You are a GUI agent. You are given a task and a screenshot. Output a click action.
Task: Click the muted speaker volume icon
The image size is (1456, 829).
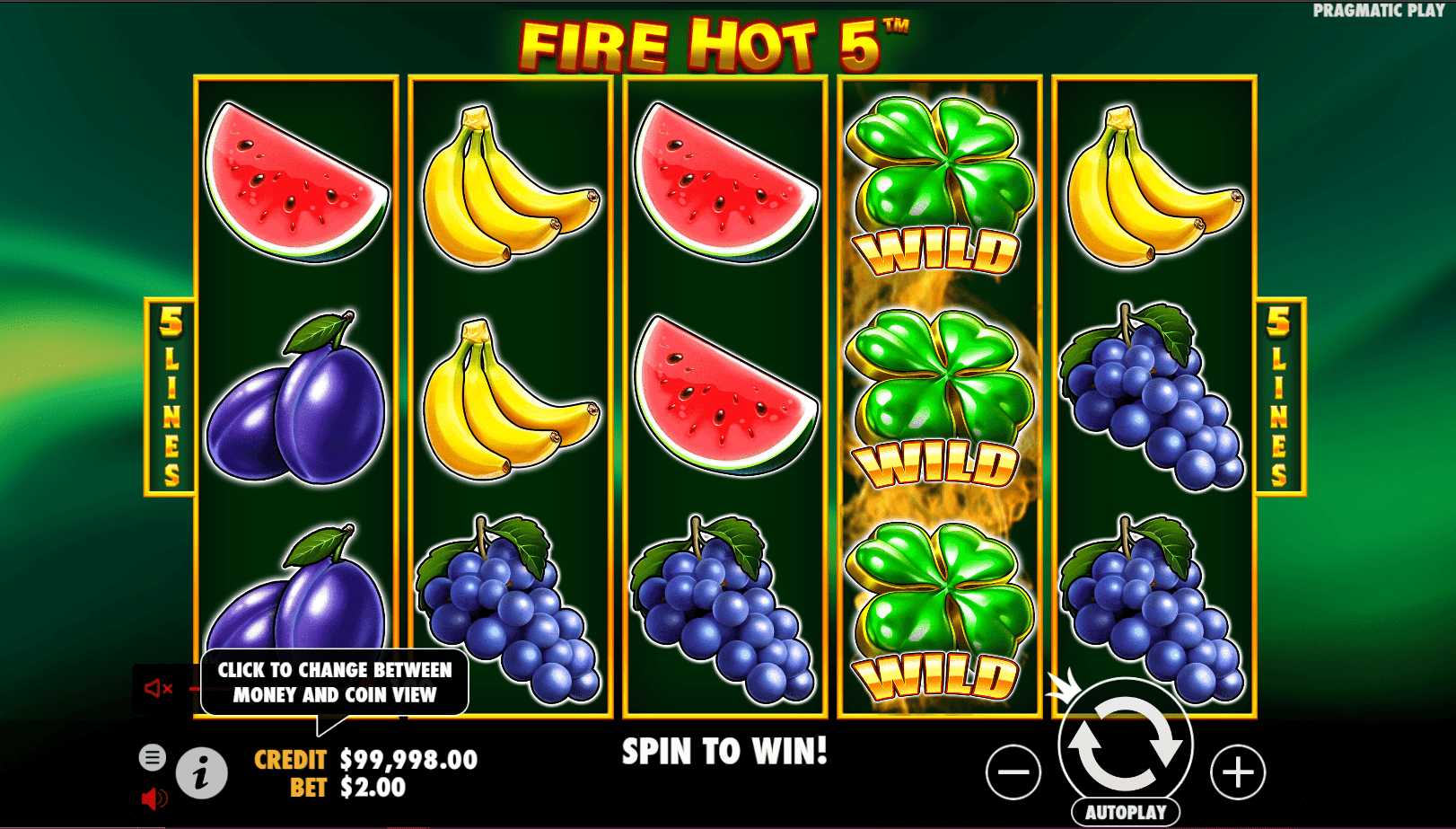point(159,689)
